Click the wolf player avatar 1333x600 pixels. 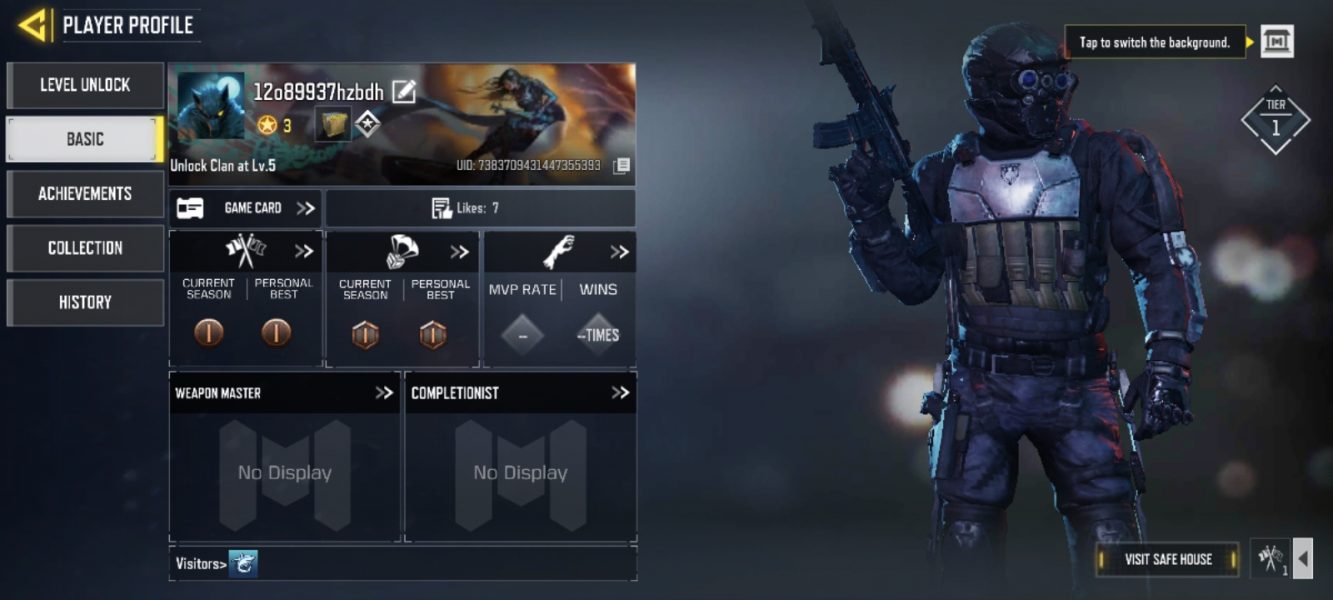point(211,106)
